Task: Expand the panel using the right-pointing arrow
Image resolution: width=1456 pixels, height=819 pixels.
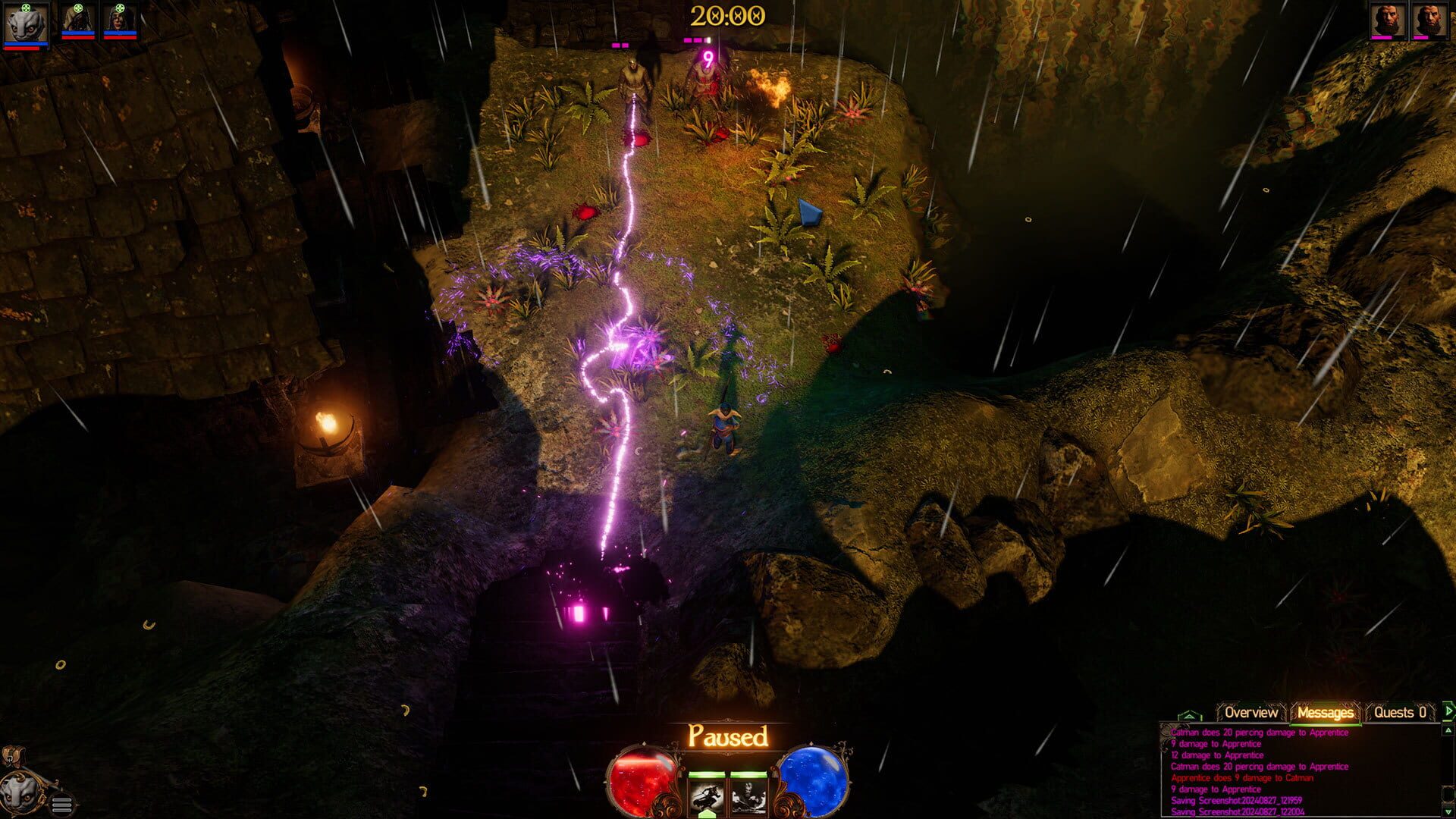Action: point(1449,712)
